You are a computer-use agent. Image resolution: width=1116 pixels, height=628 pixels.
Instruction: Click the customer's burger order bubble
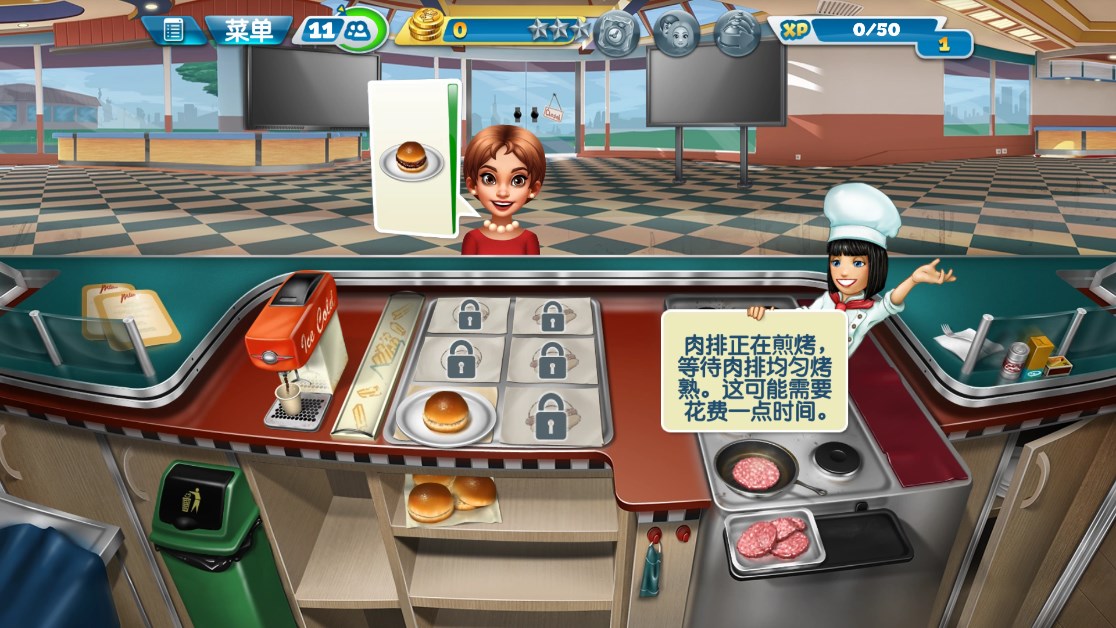411,158
